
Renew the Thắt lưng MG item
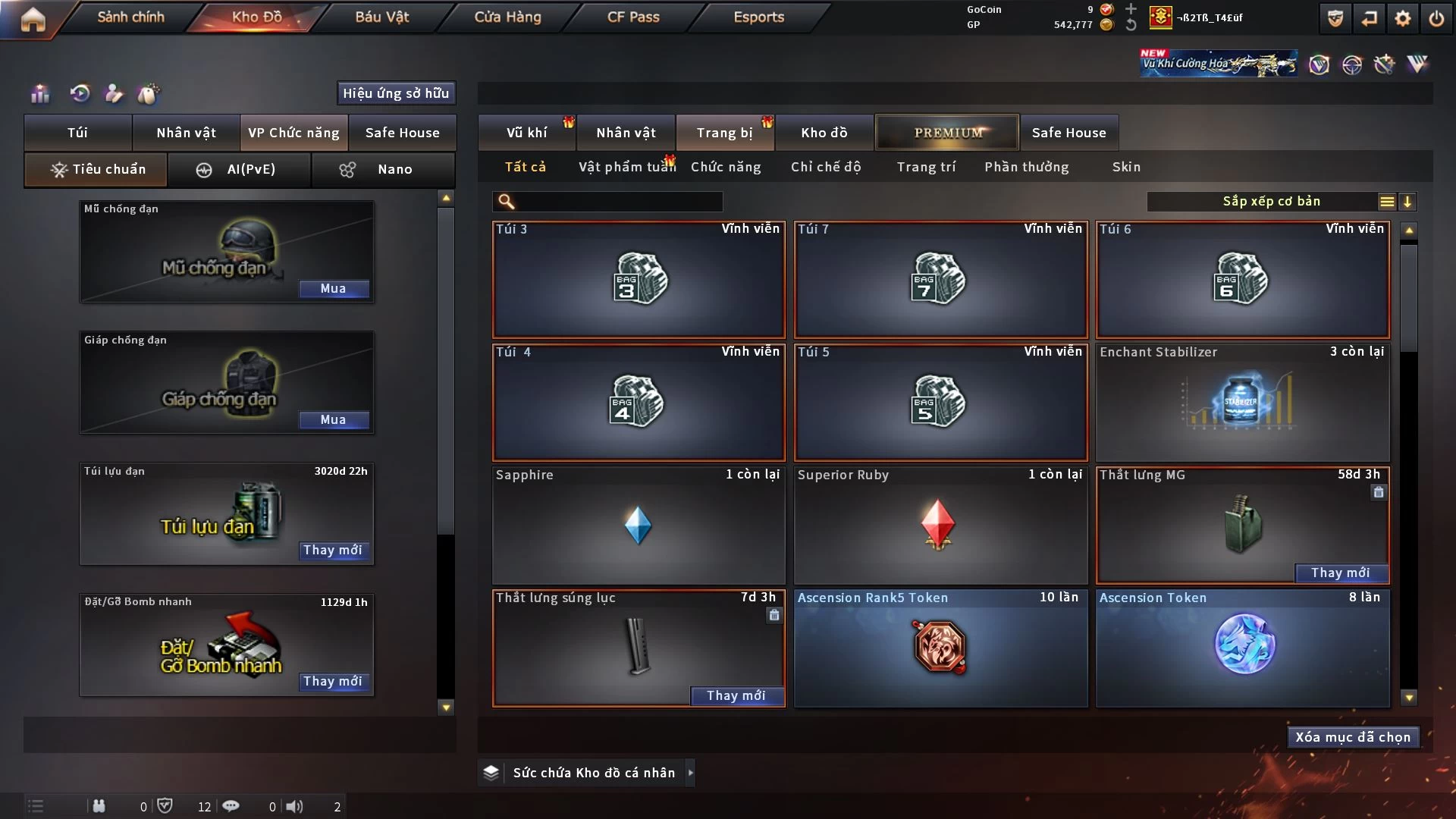click(1340, 573)
